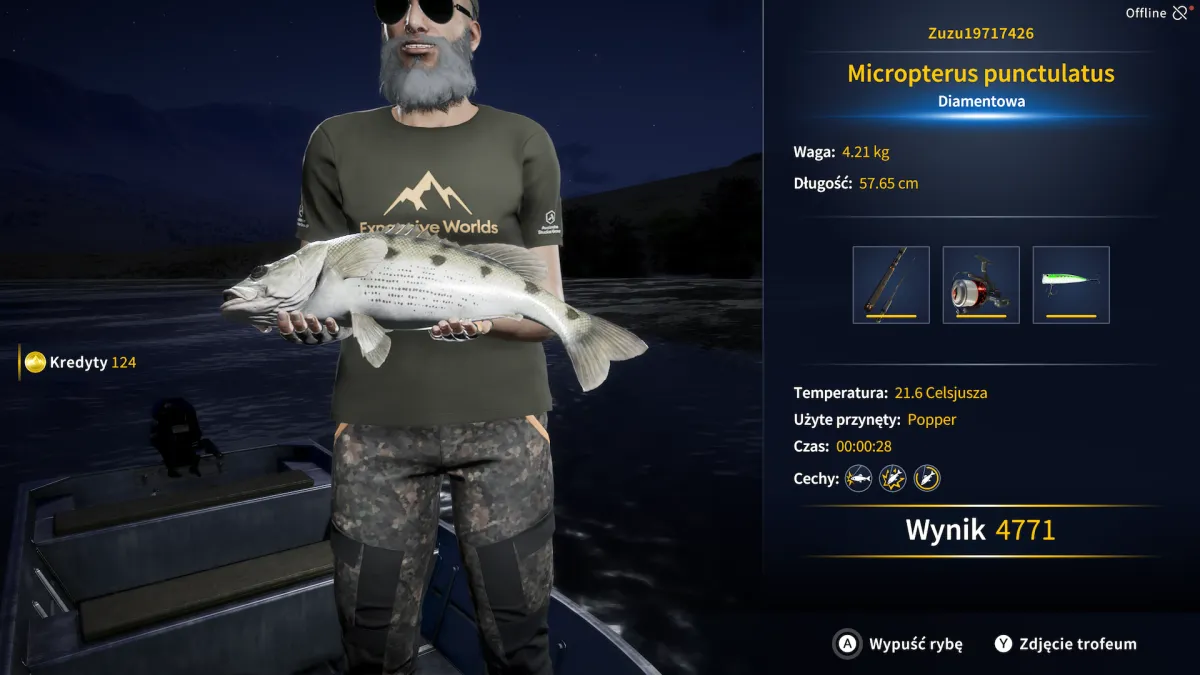Inspect the fish with circular arrow trait
Image resolution: width=1200 pixels, height=675 pixels.
click(927, 478)
